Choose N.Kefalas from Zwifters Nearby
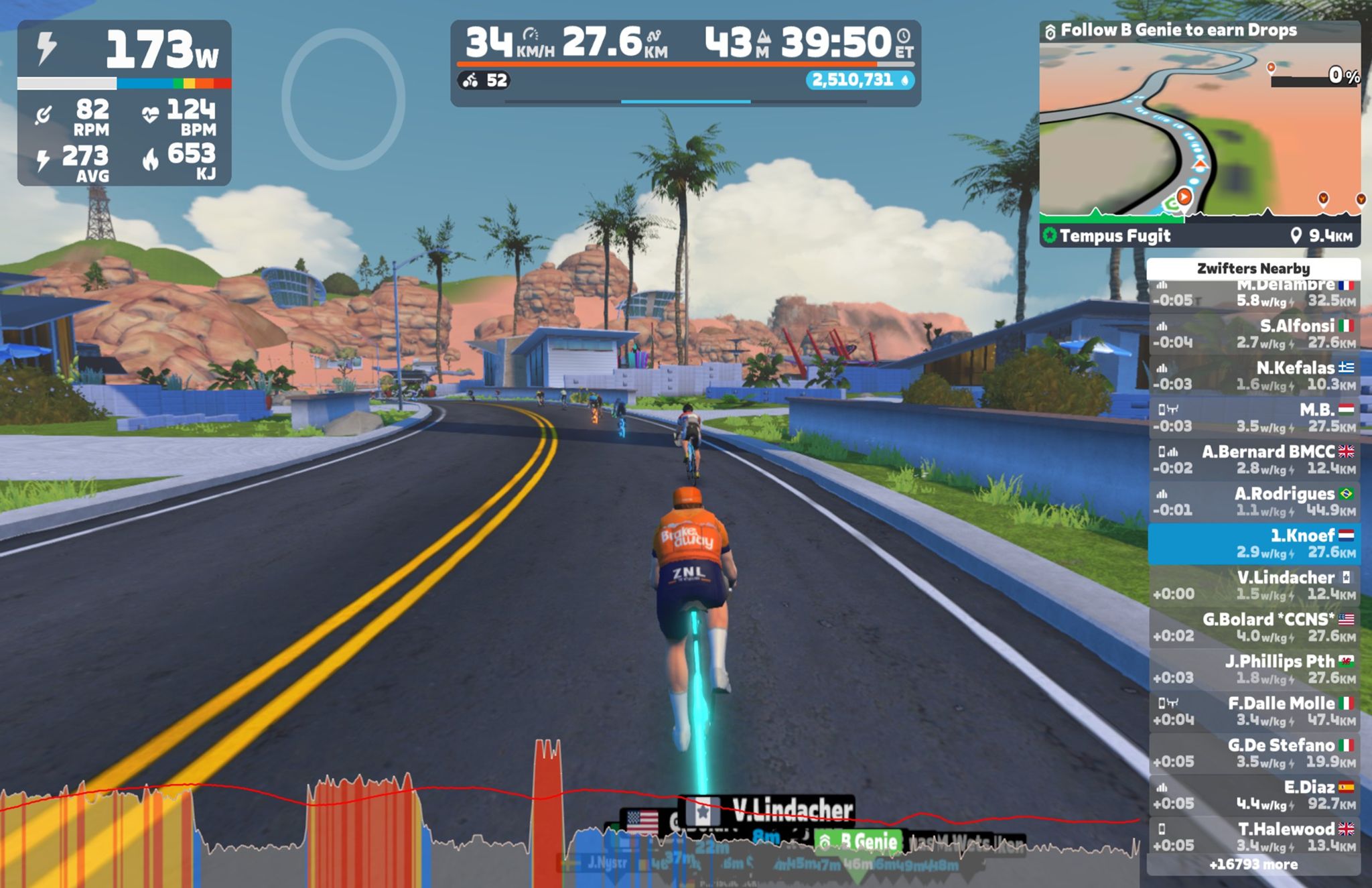This screenshot has height=888, width=1372. click(x=1254, y=375)
